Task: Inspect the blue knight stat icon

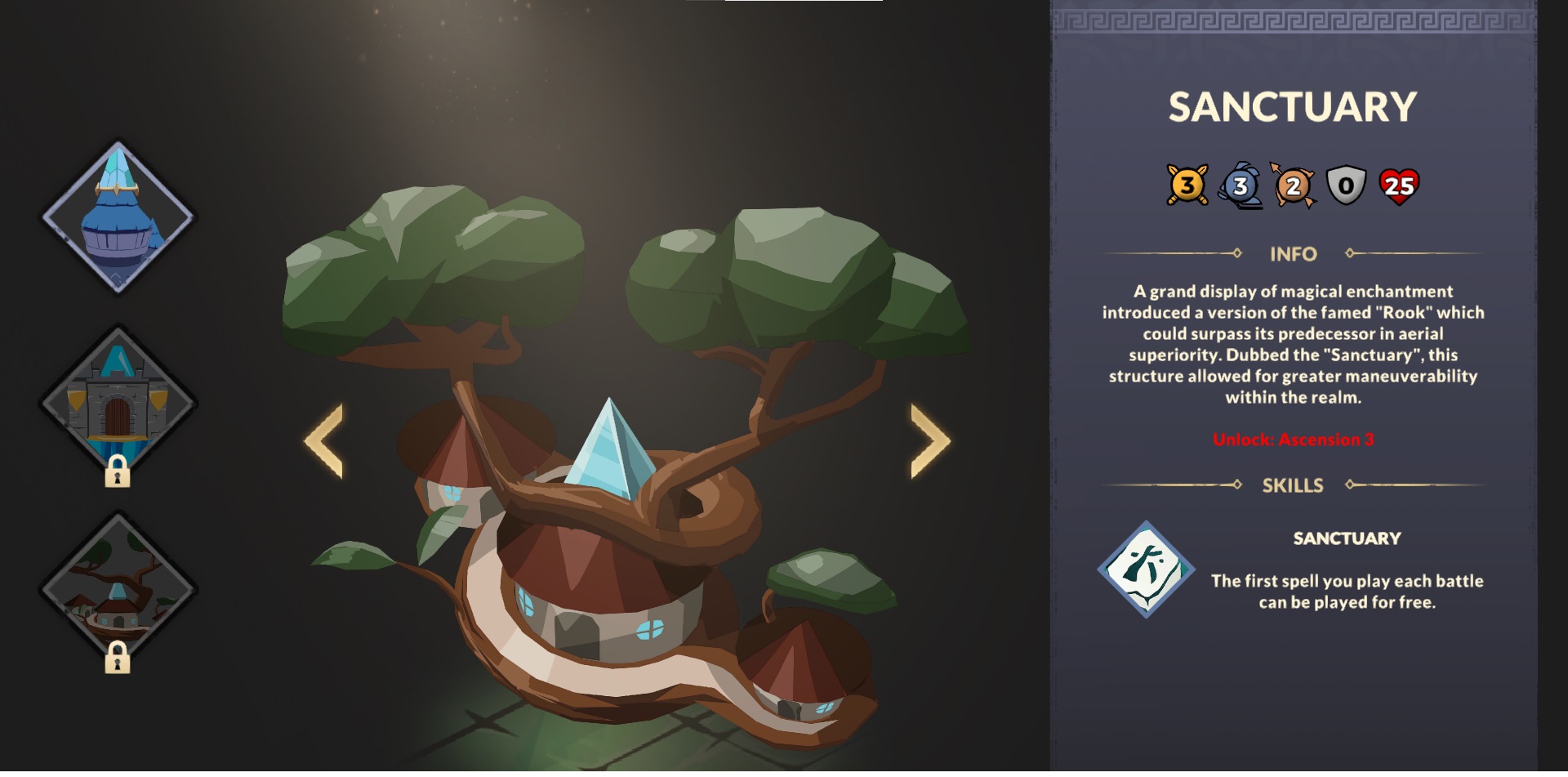Action: pos(1240,185)
